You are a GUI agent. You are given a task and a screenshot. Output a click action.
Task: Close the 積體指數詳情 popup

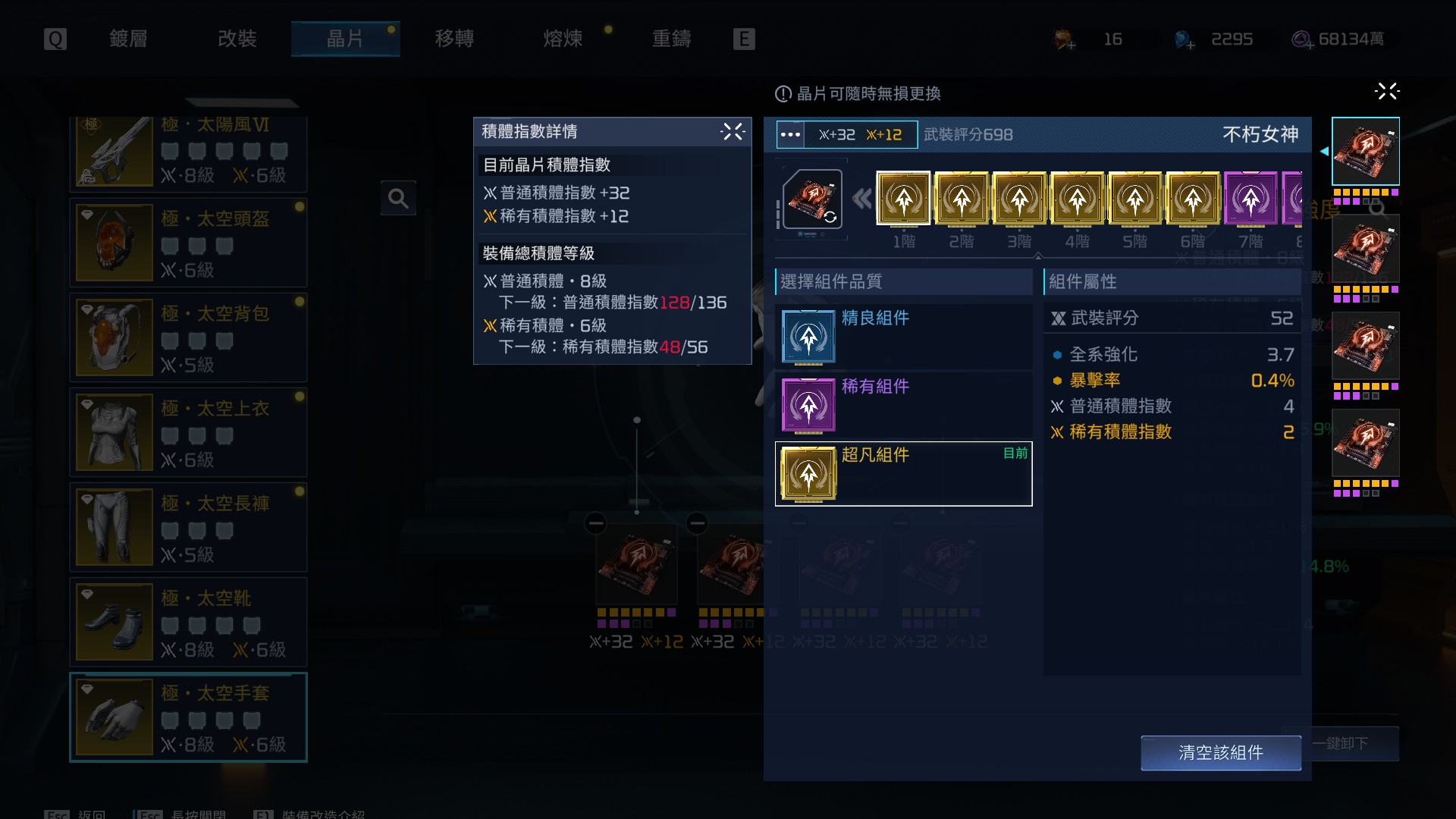[x=733, y=132]
